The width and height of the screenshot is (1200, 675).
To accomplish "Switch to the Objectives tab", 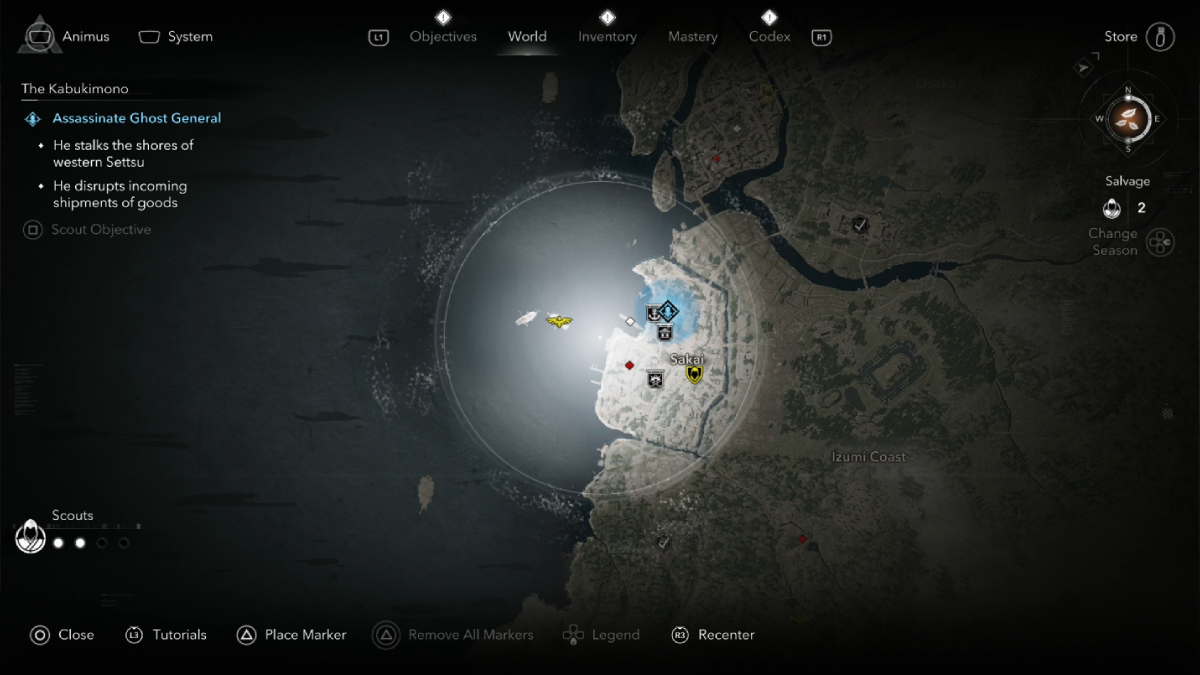I will point(445,37).
